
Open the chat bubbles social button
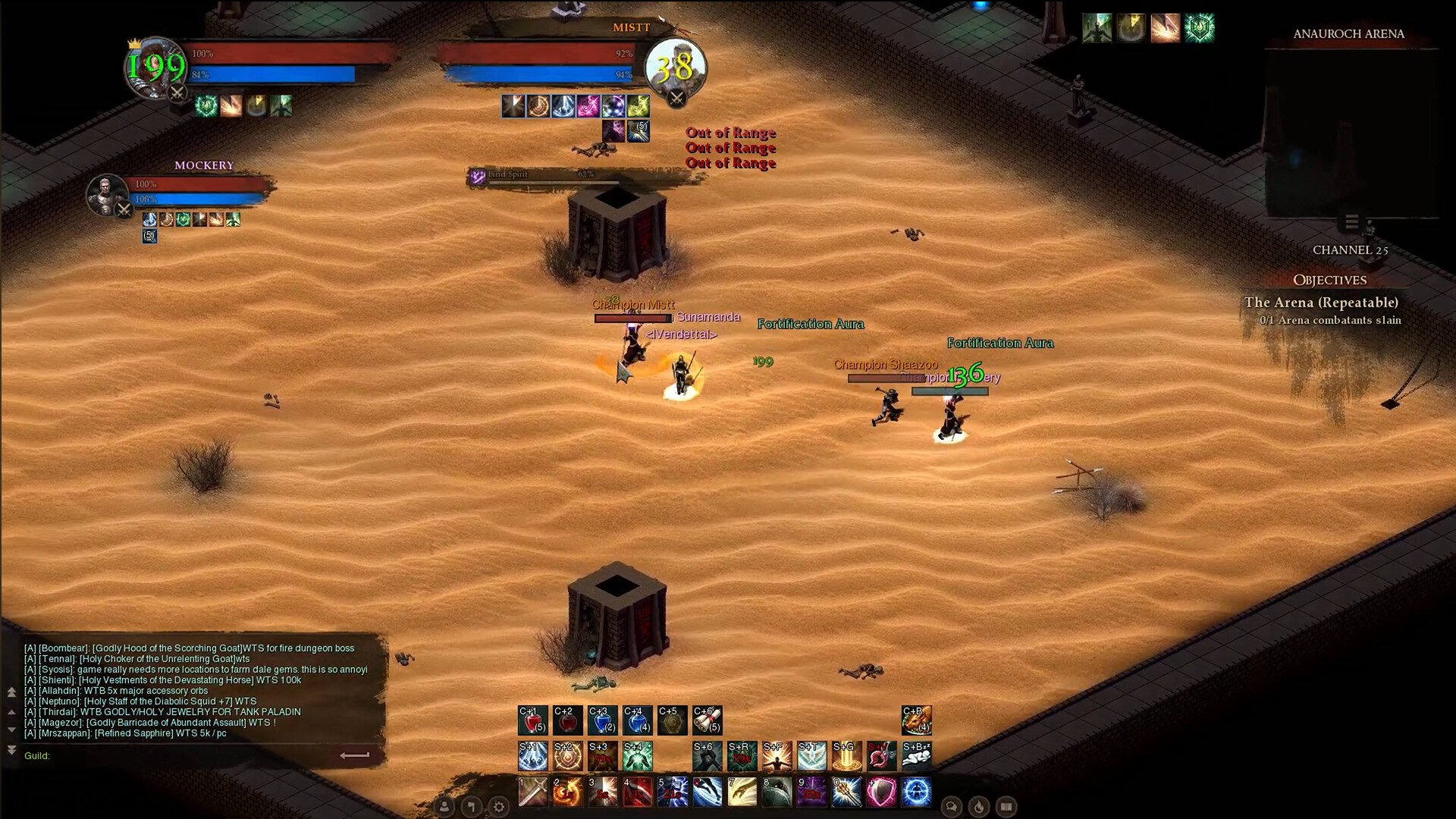(952, 807)
